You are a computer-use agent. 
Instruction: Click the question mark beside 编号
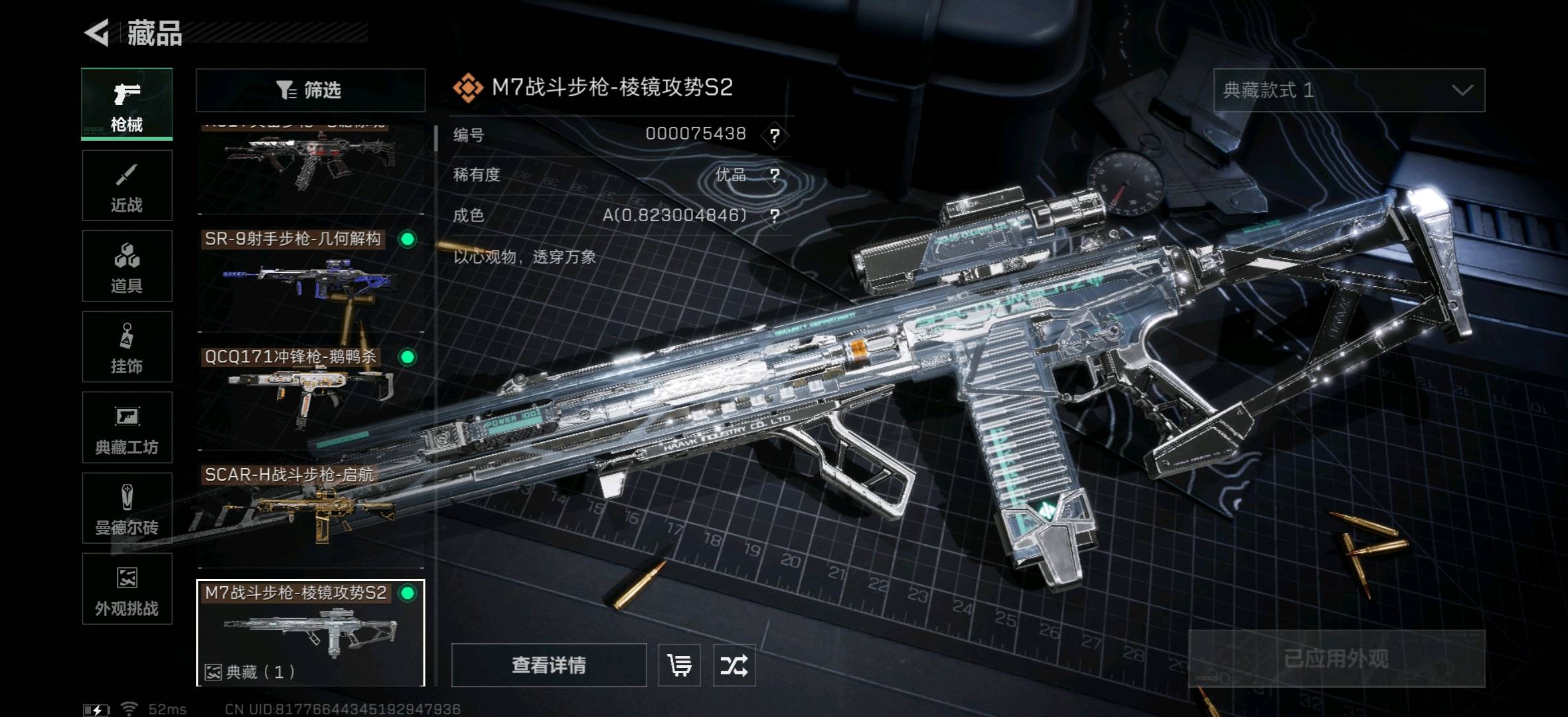pos(774,135)
